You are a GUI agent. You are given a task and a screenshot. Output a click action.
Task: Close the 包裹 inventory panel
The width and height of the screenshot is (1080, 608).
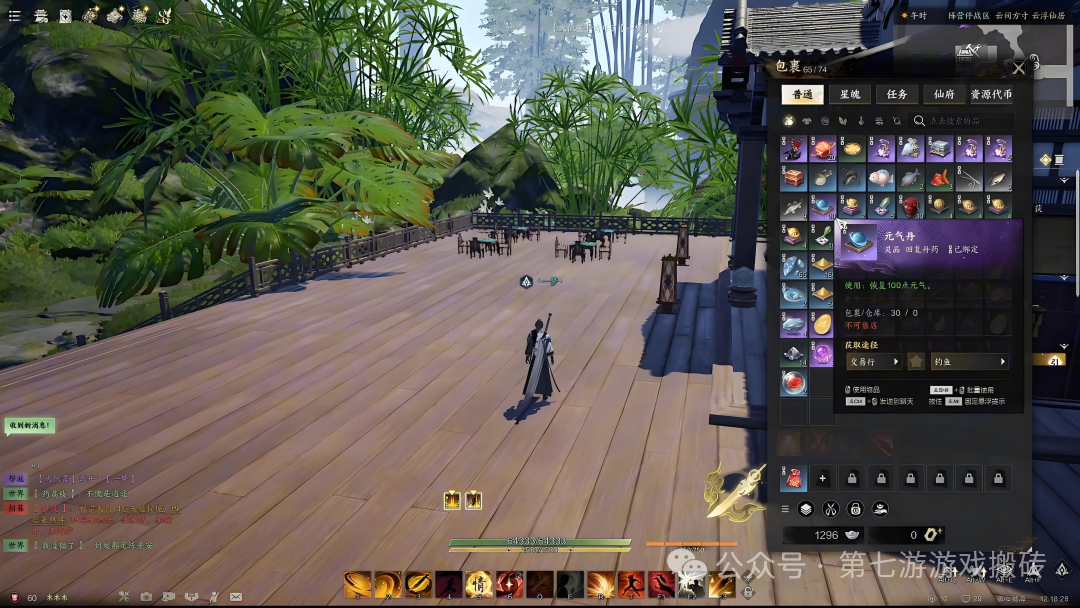click(x=1018, y=68)
